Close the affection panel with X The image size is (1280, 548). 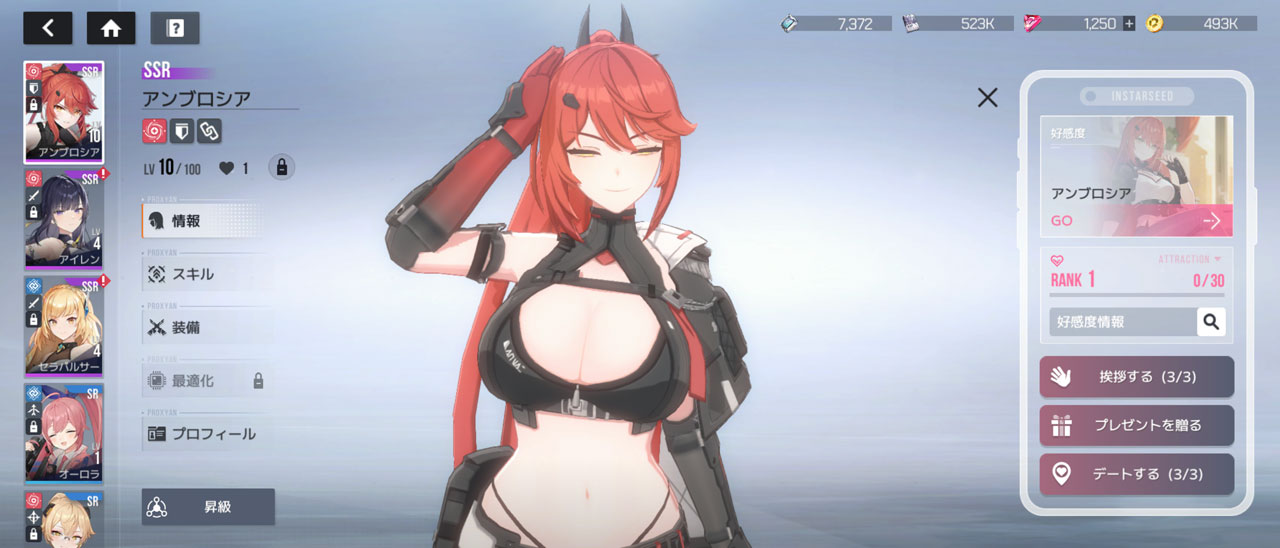(987, 97)
